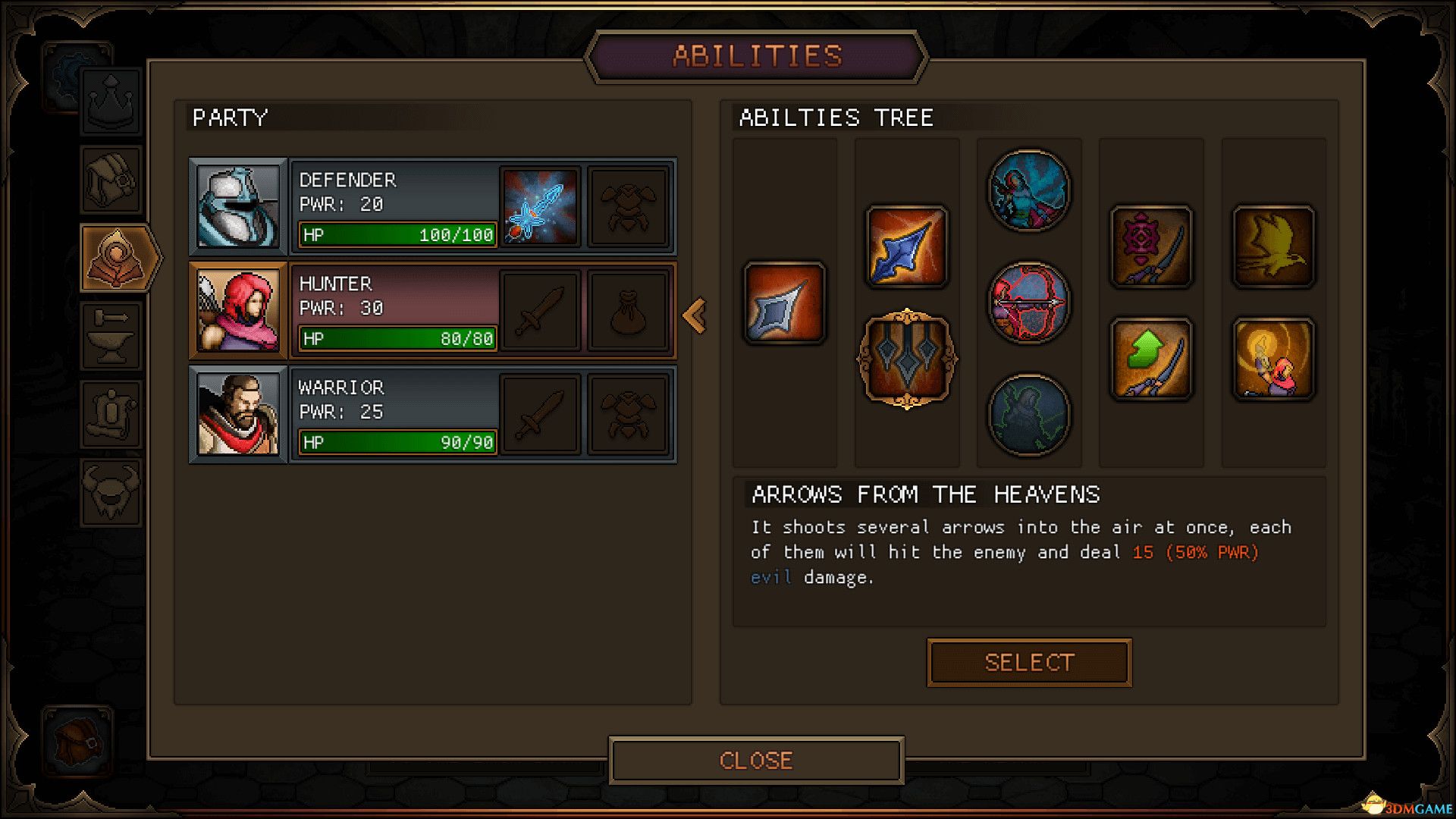This screenshot has height=819, width=1456.
Task: Switch to the horned helmet tab
Action: tap(111, 492)
